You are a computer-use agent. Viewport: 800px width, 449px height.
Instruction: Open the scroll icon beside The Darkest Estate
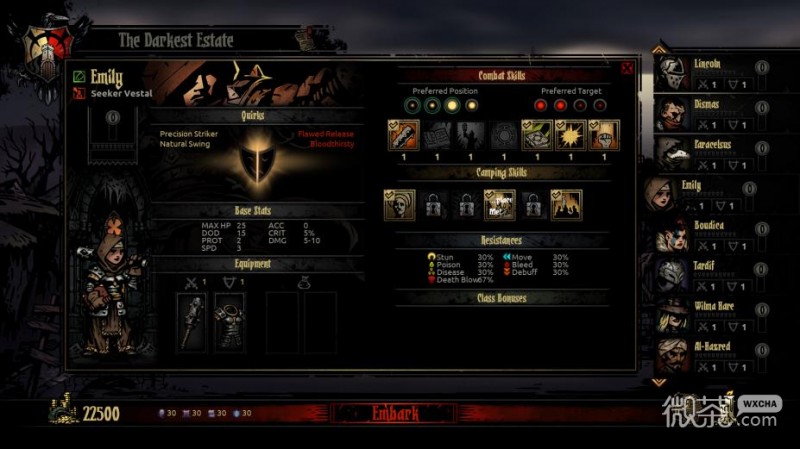point(304,39)
